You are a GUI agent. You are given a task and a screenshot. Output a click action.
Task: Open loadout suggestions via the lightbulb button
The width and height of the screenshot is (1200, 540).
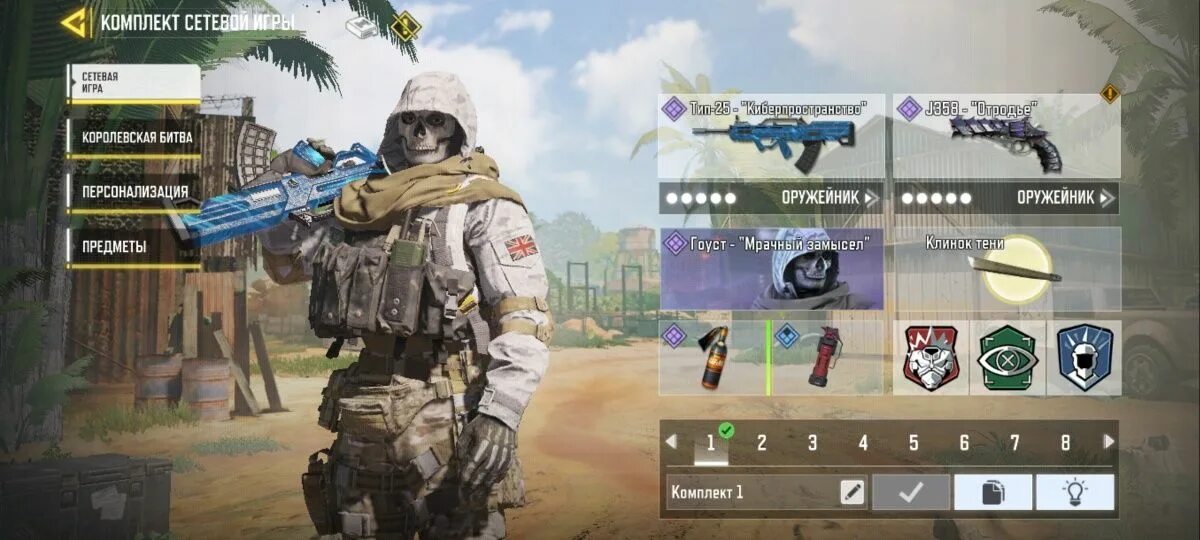pos(1075,492)
